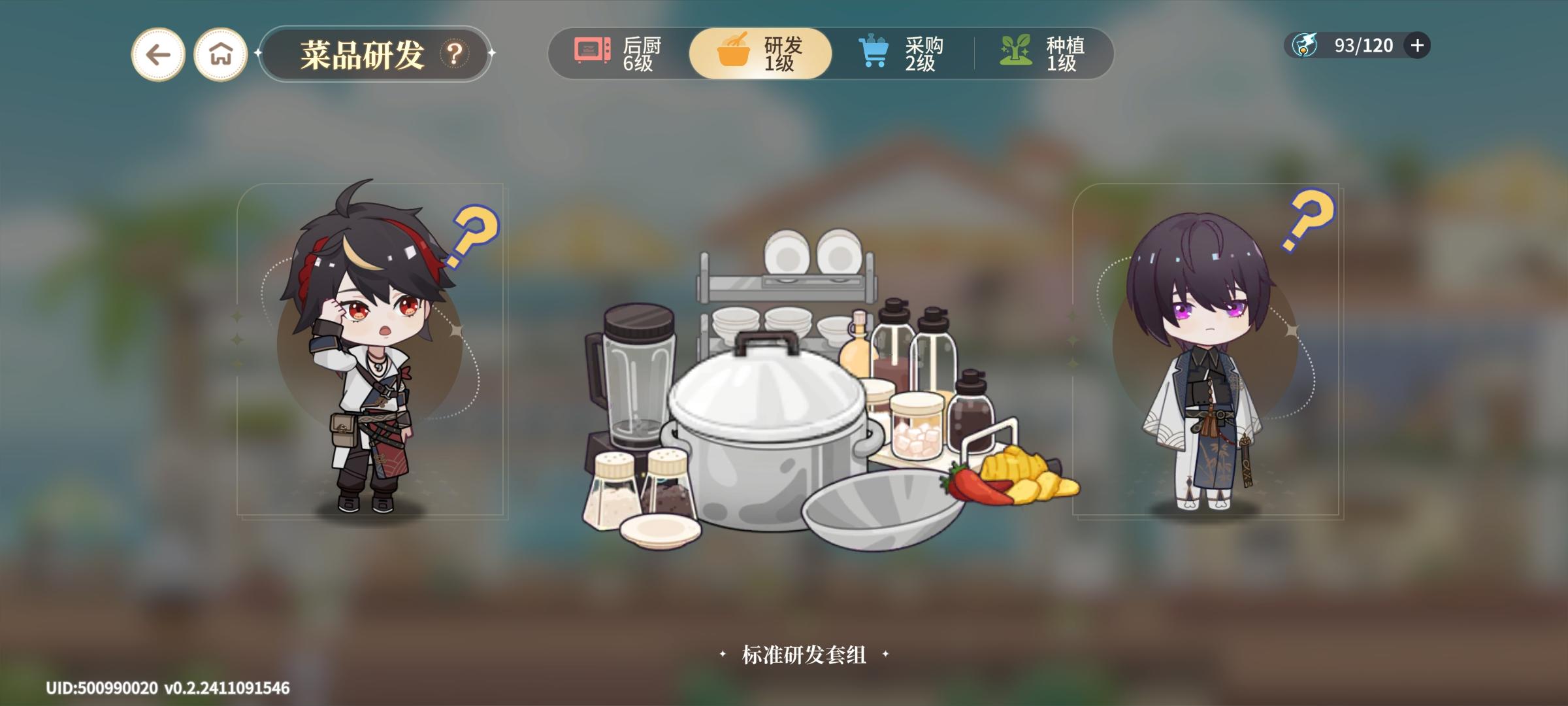Click the home icon
Screen dimensions: 1568x706
221,52
